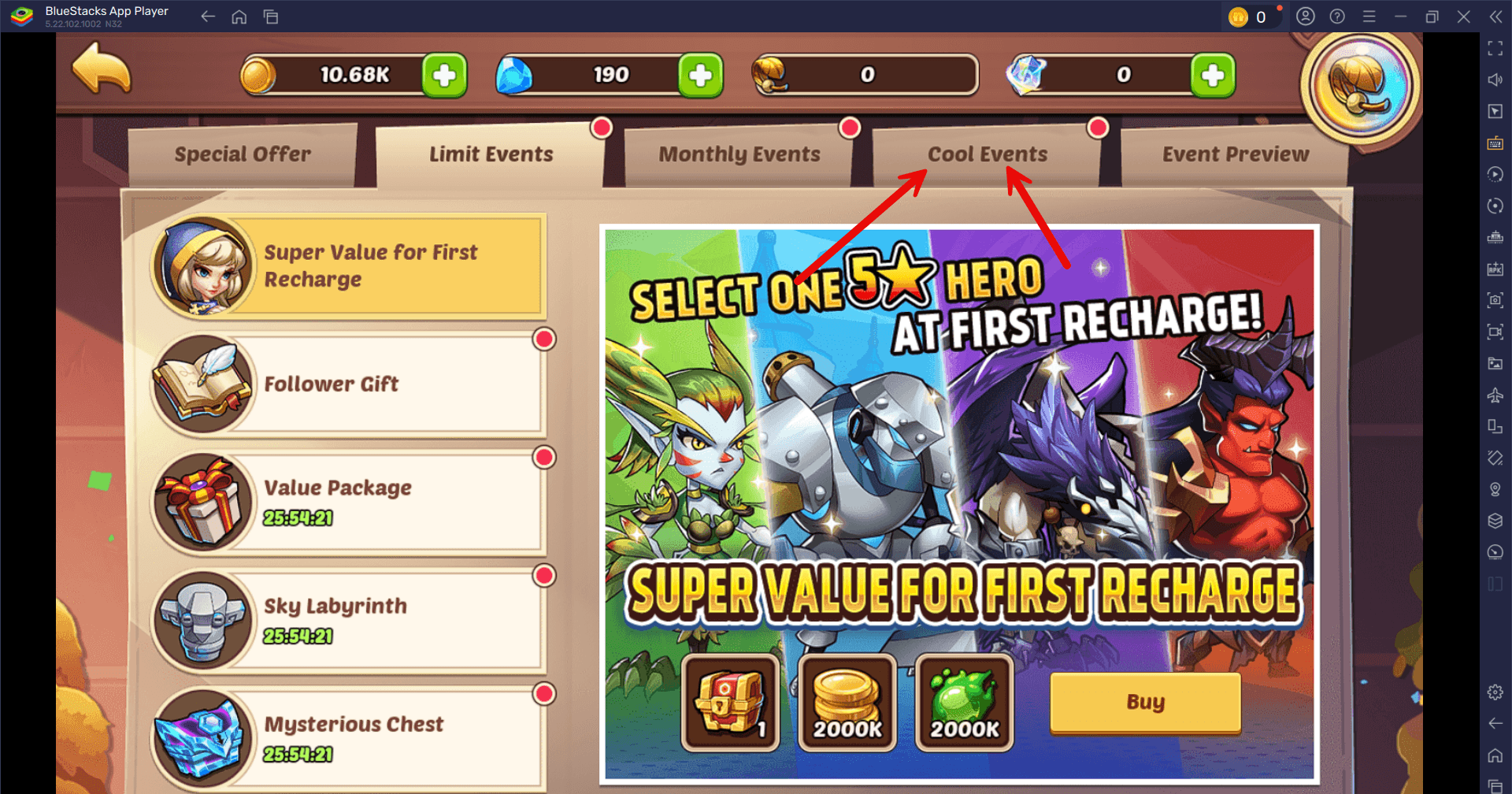Open the help question mark menu
The width and height of the screenshot is (1512, 794).
click(1336, 16)
